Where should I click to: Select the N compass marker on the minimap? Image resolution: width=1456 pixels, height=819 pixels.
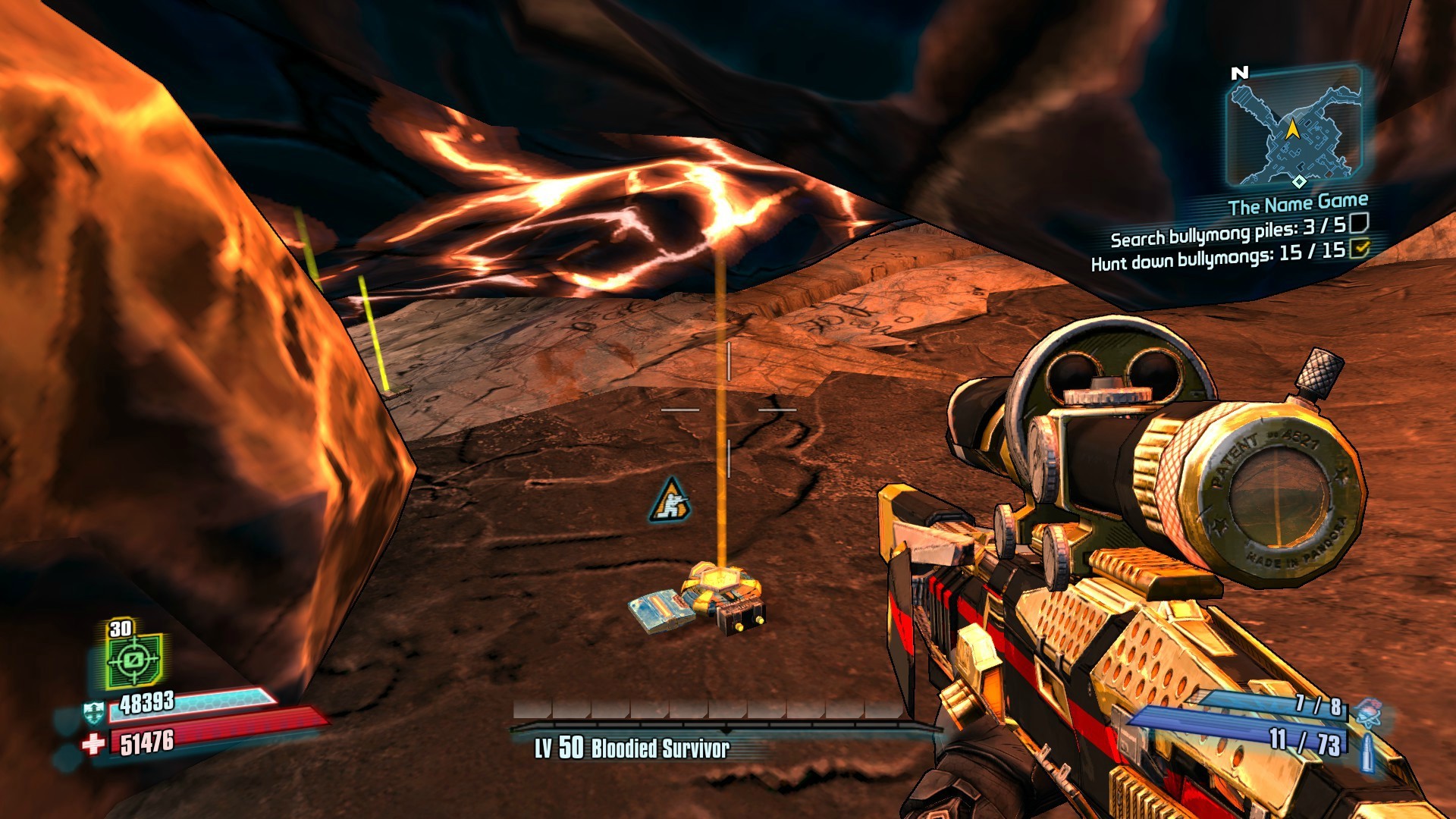click(1239, 74)
